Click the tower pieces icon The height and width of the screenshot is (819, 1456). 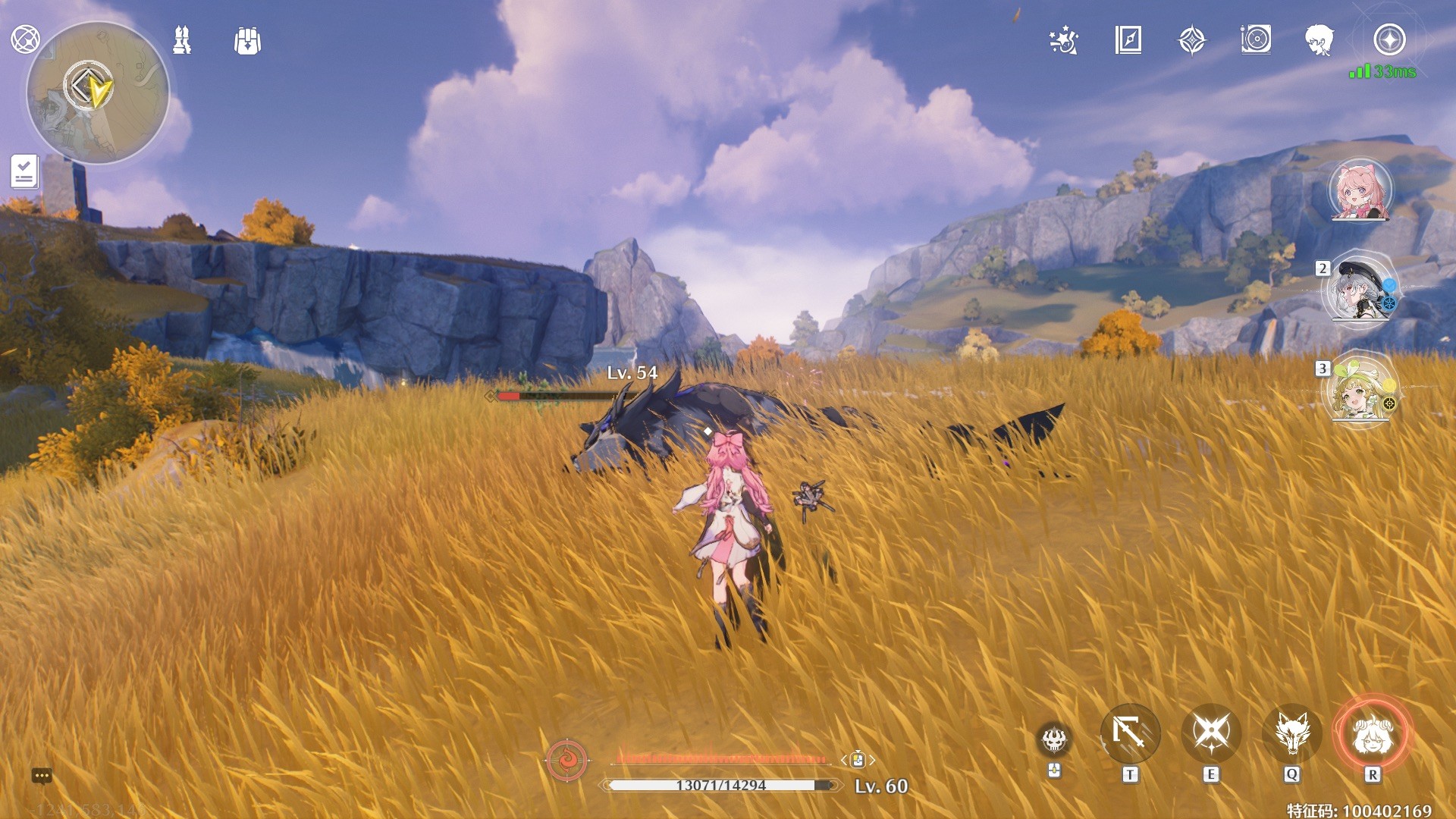tap(182, 40)
